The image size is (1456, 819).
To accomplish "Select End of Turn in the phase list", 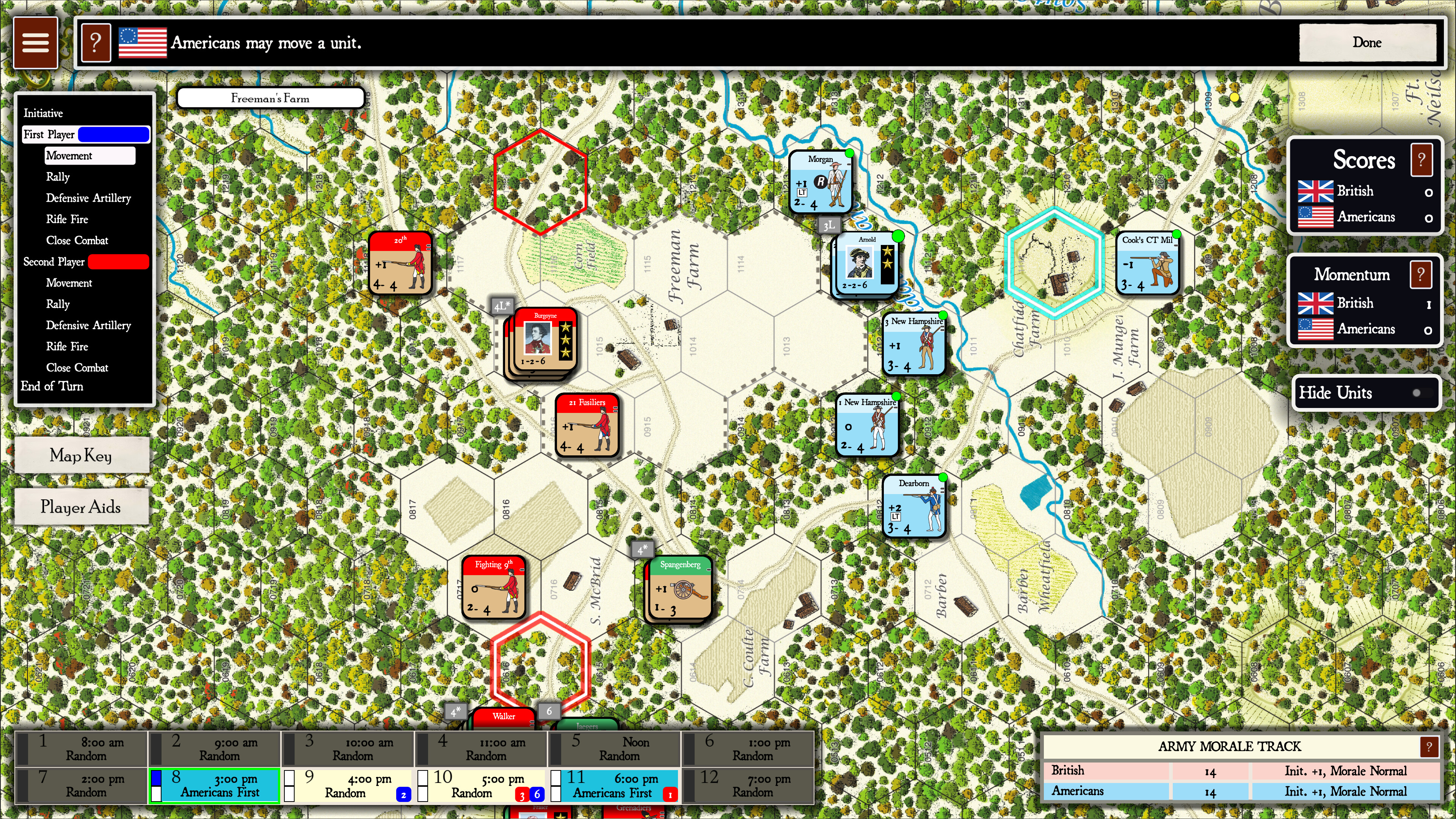I will (52, 386).
